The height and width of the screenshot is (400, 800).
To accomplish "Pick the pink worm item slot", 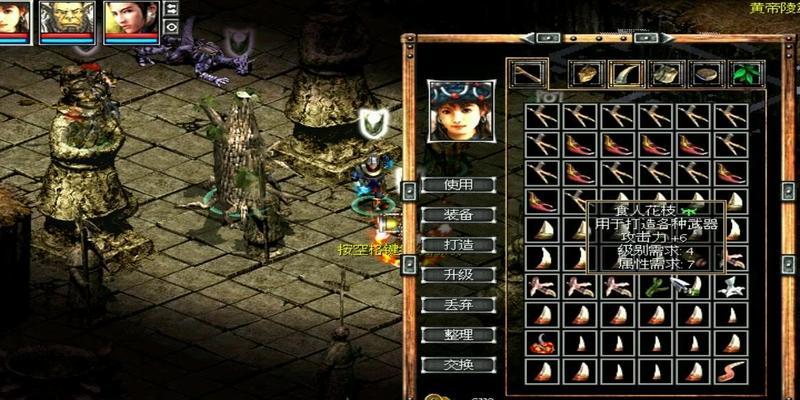I will 731,373.
